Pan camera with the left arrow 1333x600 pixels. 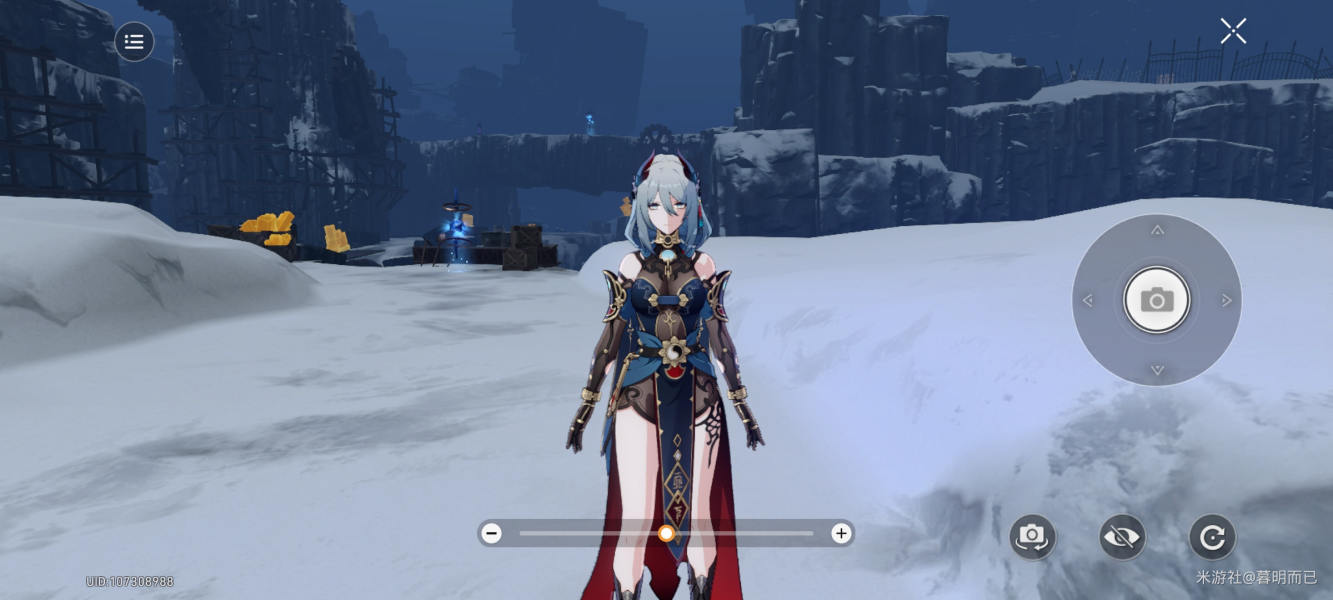coord(1088,300)
